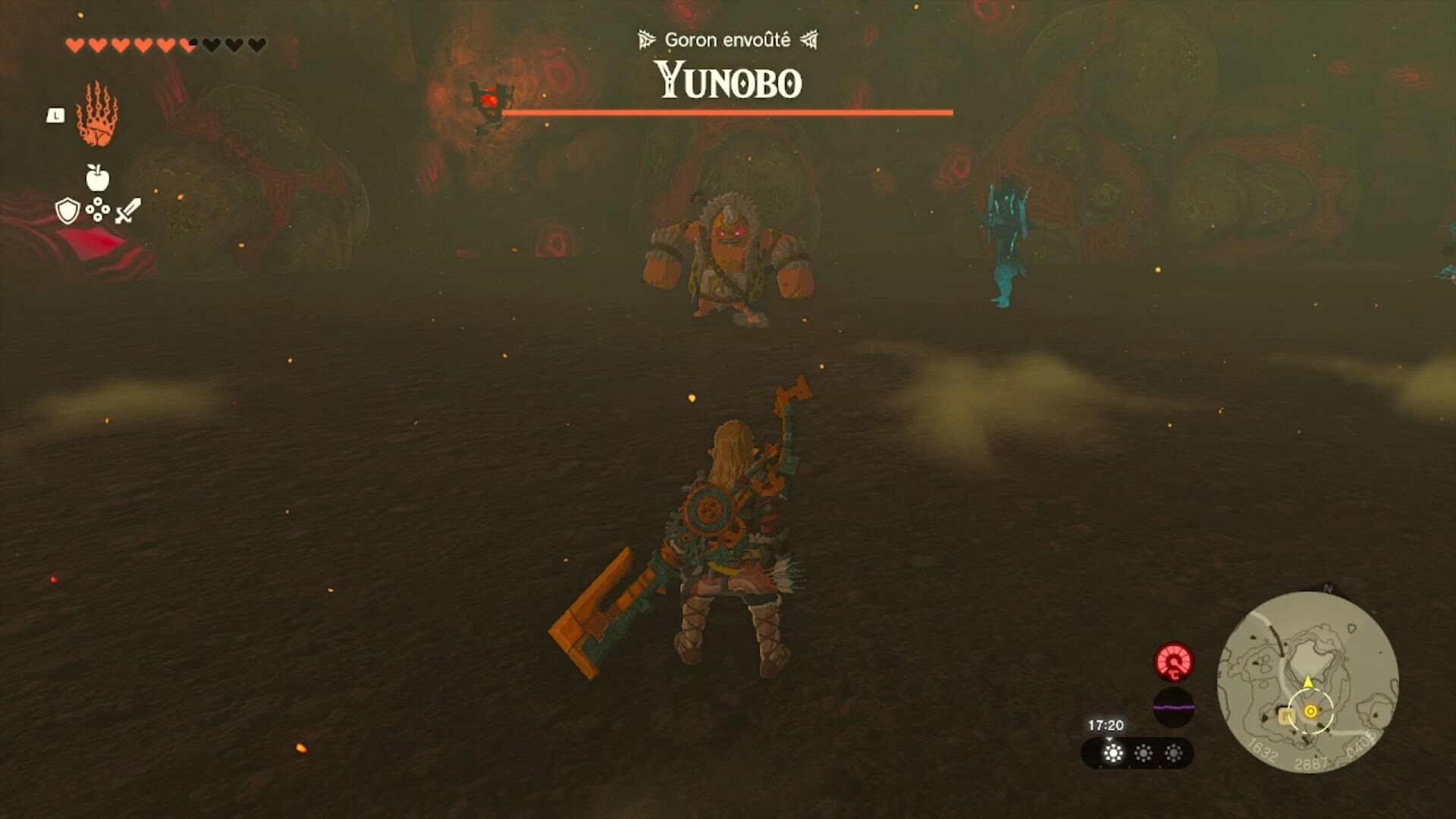
Task: Toggle the L button ability prompt
Action: pyautogui.click(x=55, y=115)
